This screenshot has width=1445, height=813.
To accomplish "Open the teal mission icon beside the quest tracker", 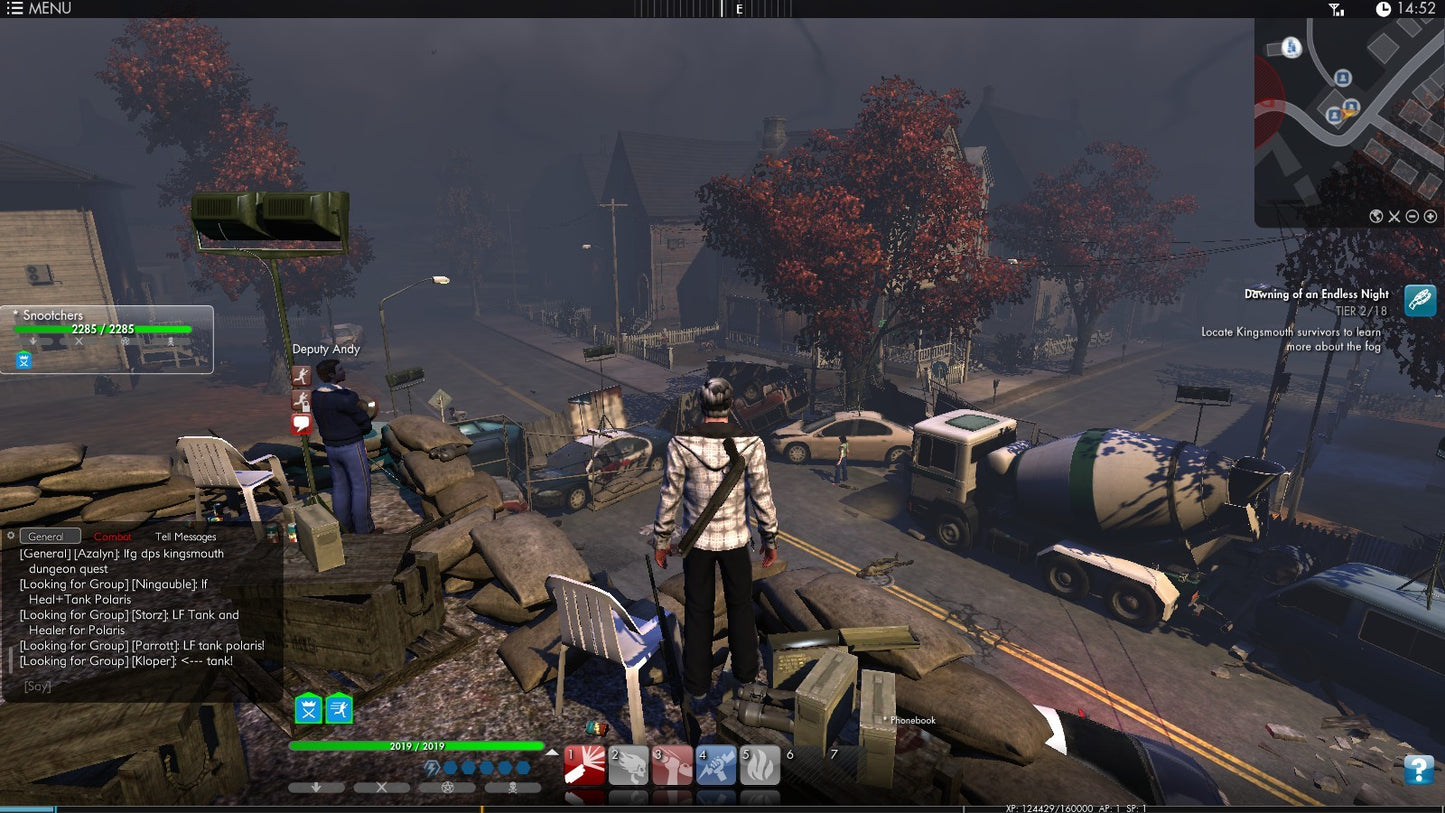I will (1420, 299).
